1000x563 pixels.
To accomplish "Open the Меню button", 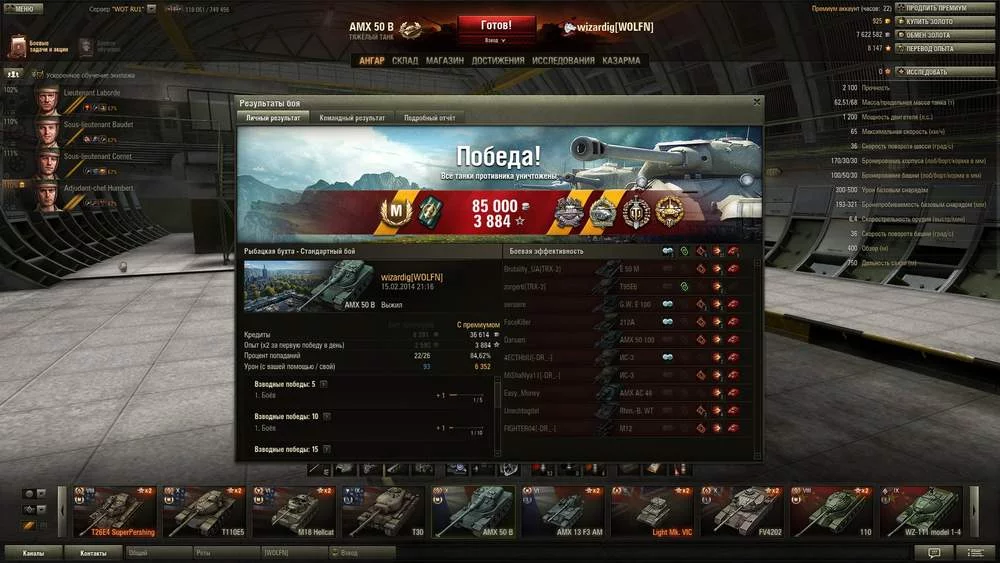I will point(23,8).
